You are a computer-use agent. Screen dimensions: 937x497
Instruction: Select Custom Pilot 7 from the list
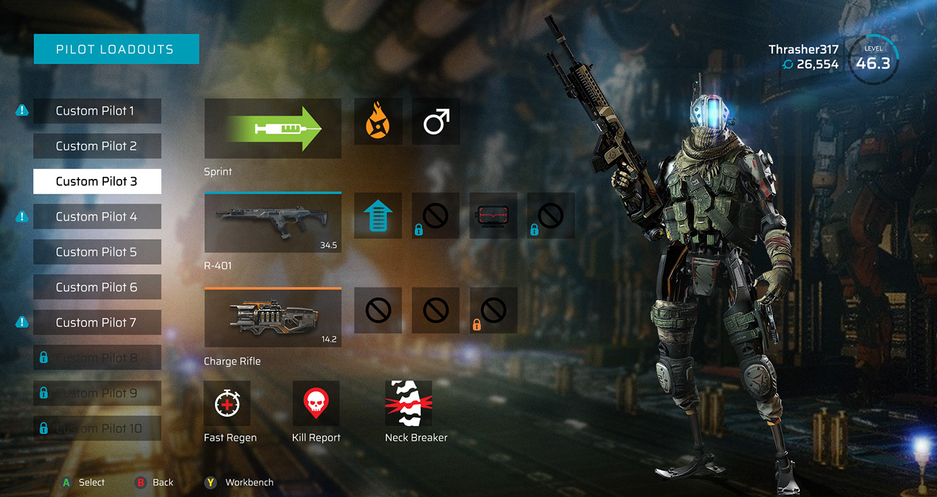pos(97,322)
